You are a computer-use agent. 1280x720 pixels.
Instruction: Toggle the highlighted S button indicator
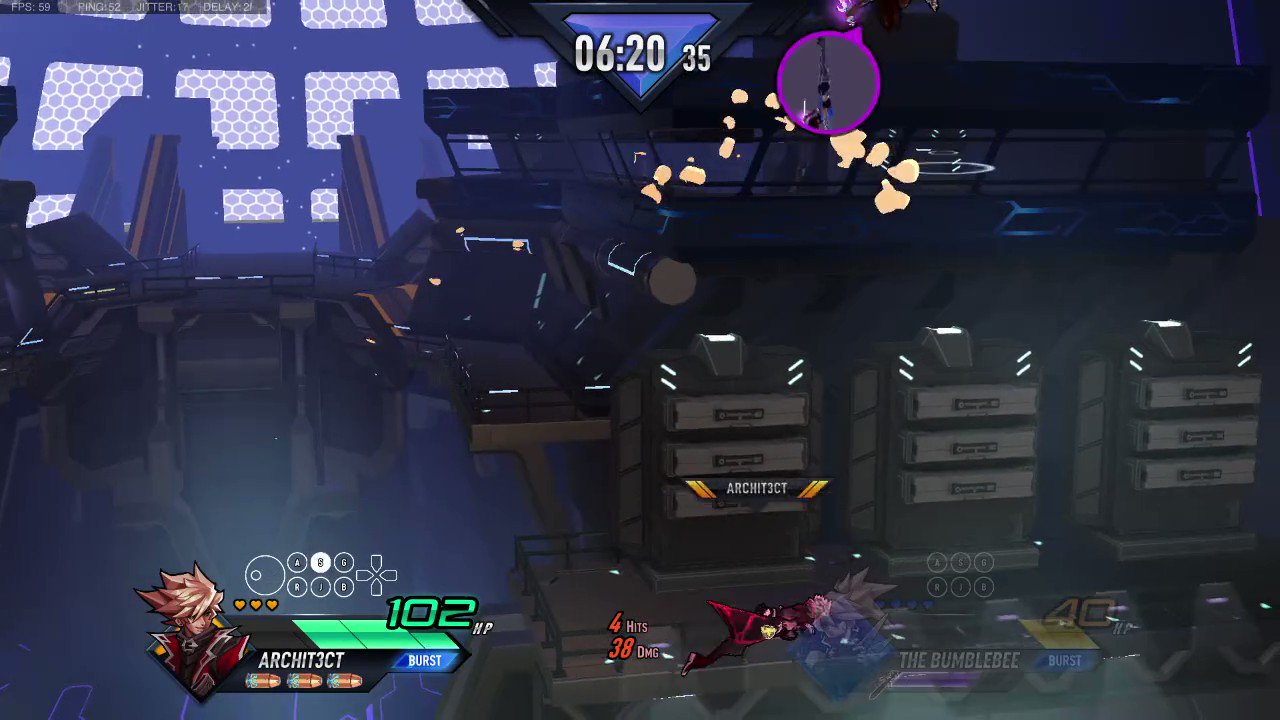pos(320,563)
